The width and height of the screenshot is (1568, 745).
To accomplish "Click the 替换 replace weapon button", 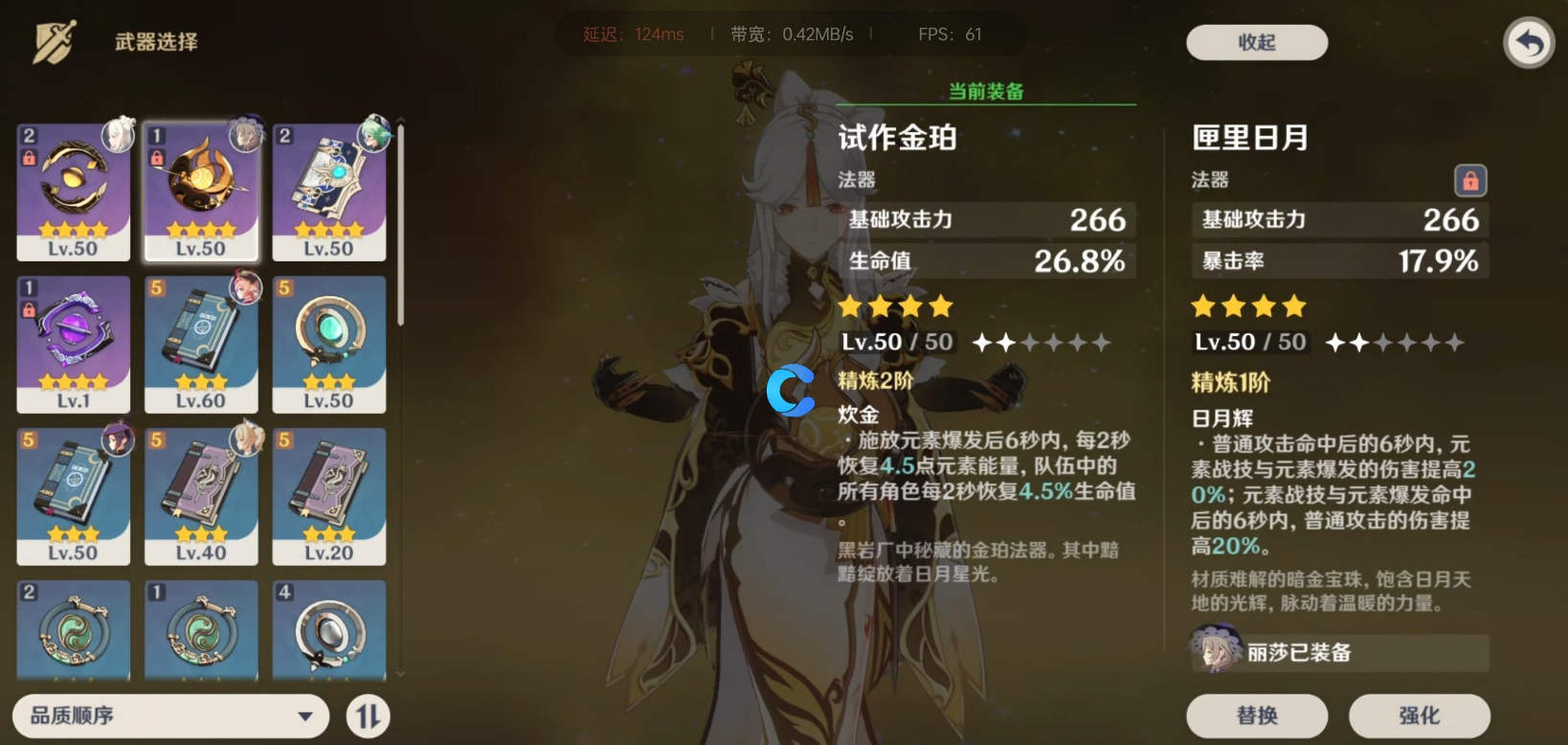I will [x=1256, y=715].
